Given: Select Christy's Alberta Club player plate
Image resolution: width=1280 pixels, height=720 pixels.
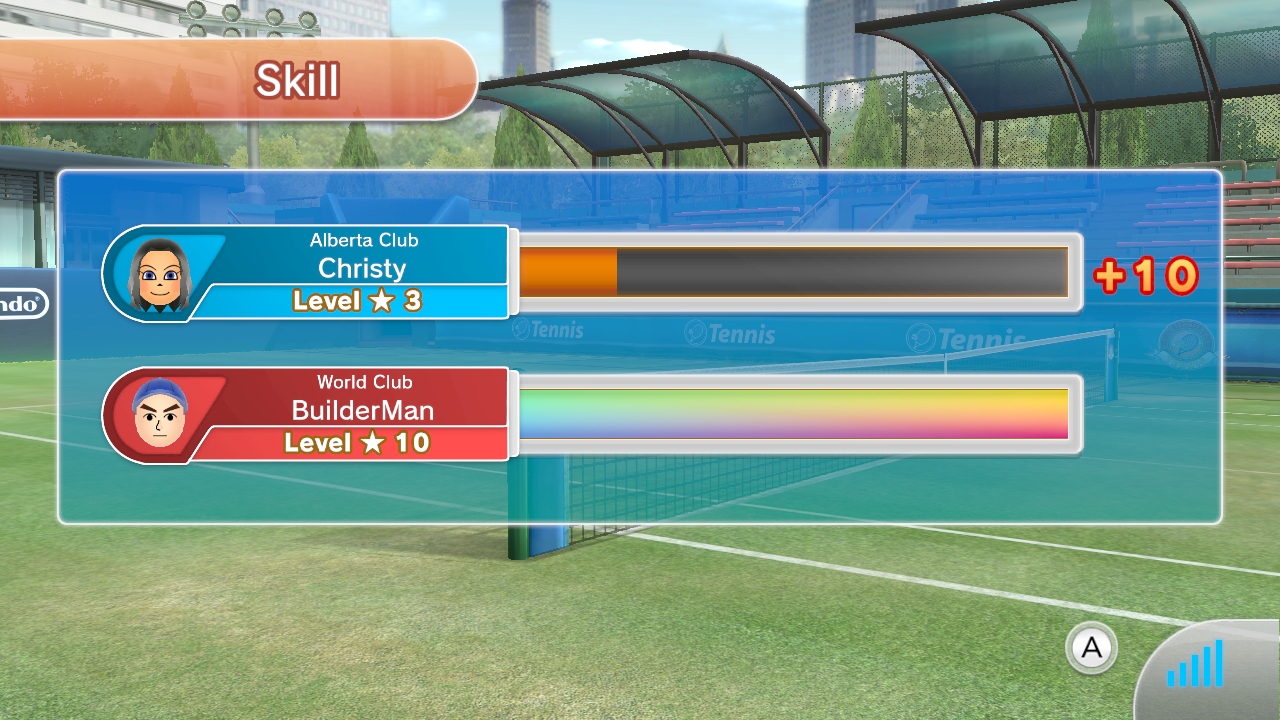Looking at the screenshot, I should pos(308,272).
